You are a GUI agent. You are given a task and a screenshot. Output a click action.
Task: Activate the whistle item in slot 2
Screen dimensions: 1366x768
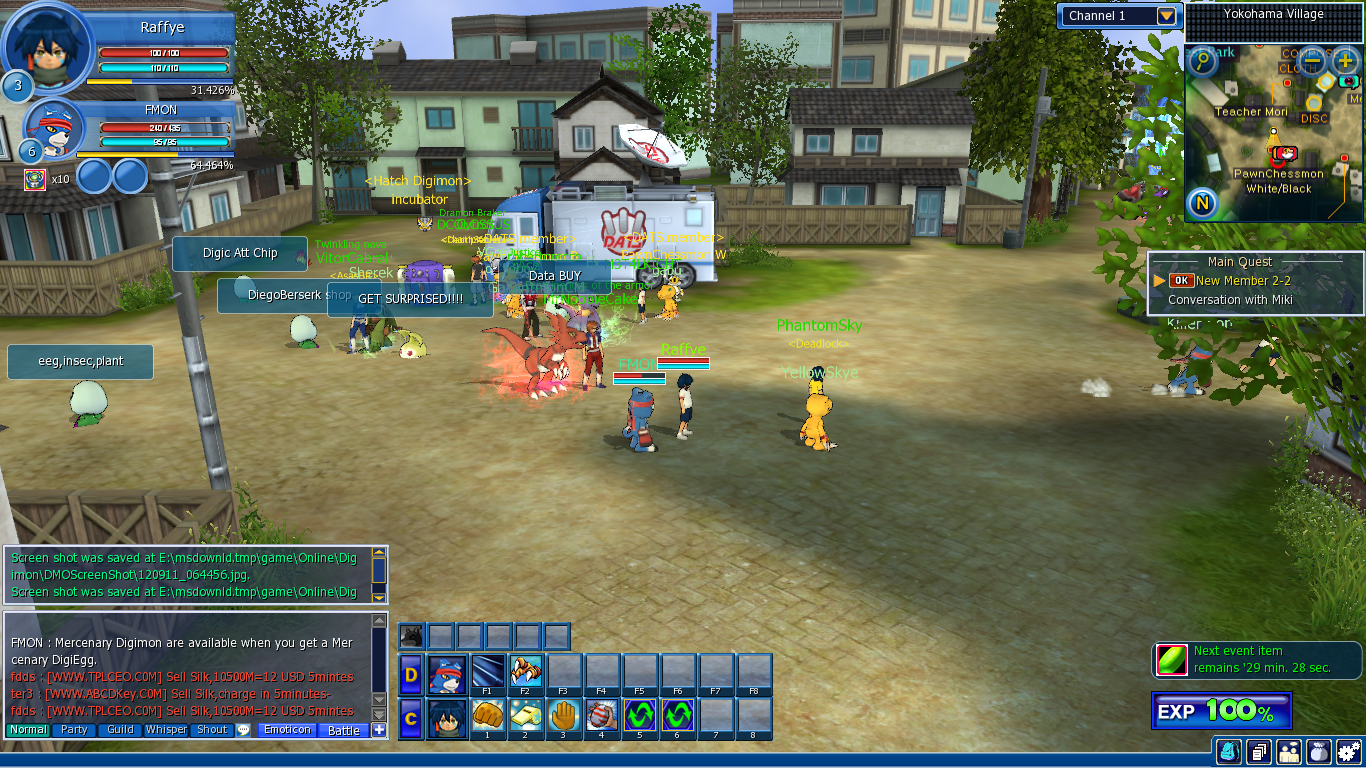524,714
